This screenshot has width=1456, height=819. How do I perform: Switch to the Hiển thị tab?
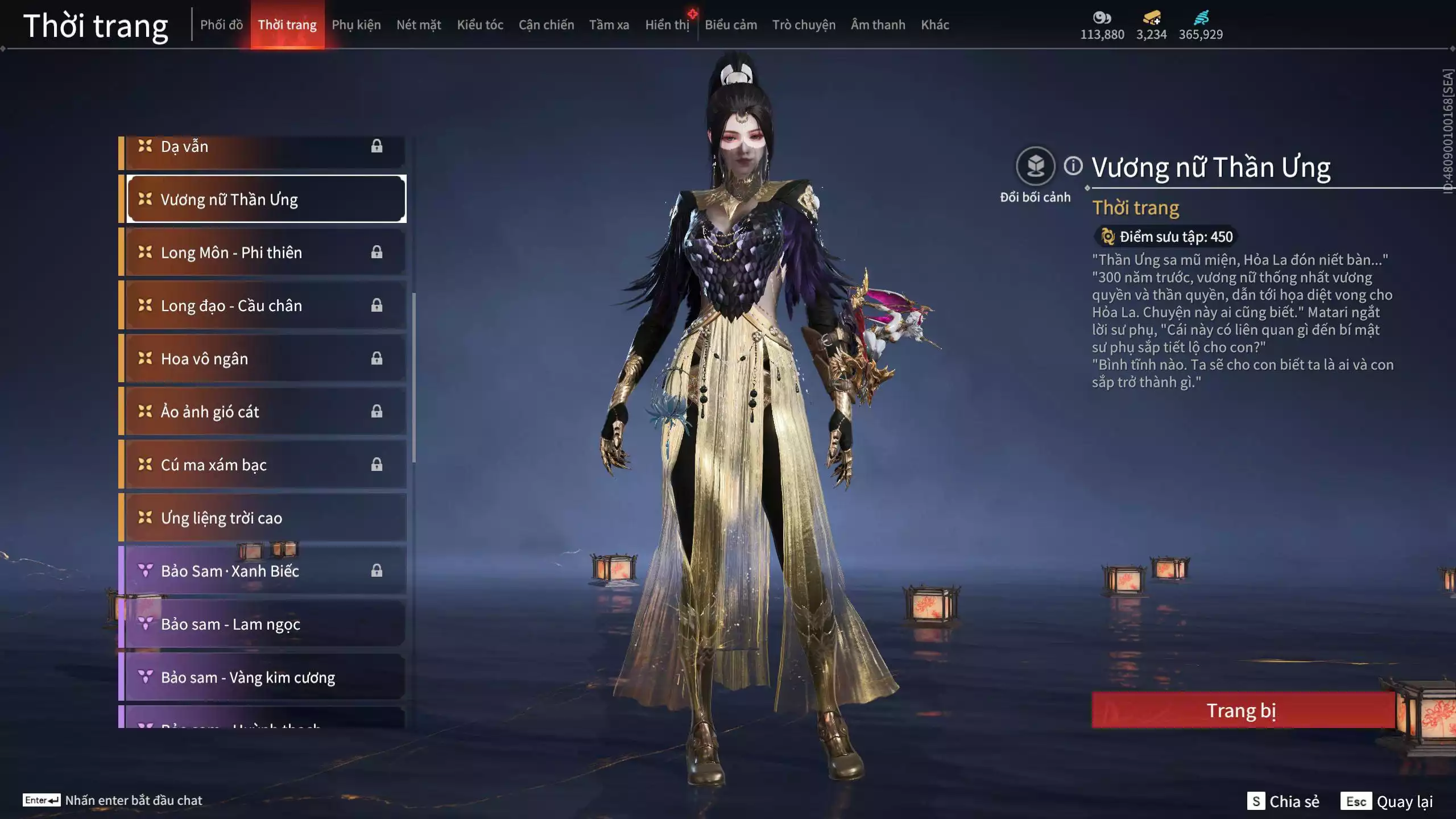667,25
